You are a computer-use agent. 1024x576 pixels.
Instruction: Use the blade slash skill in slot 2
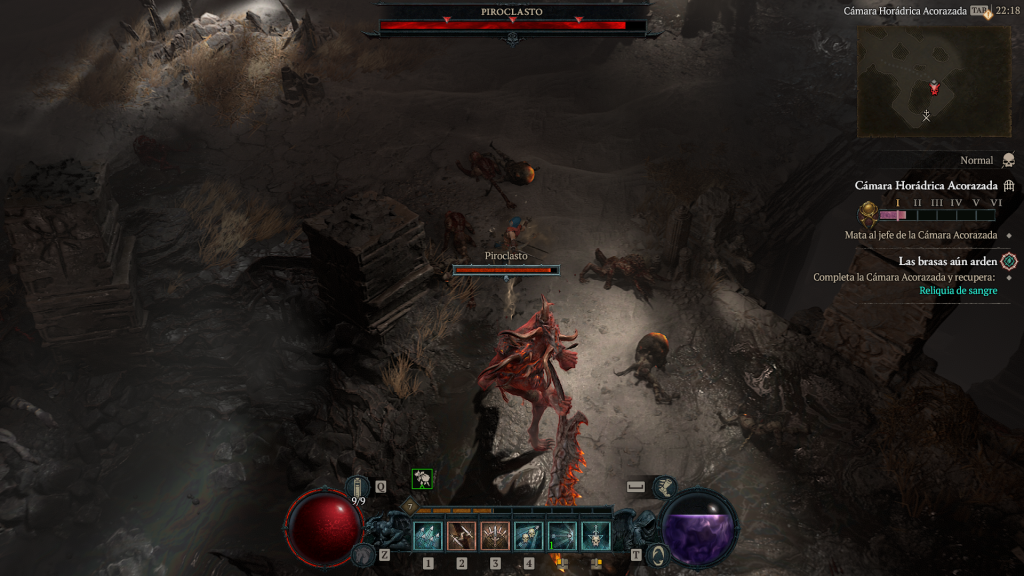tap(462, 536)
